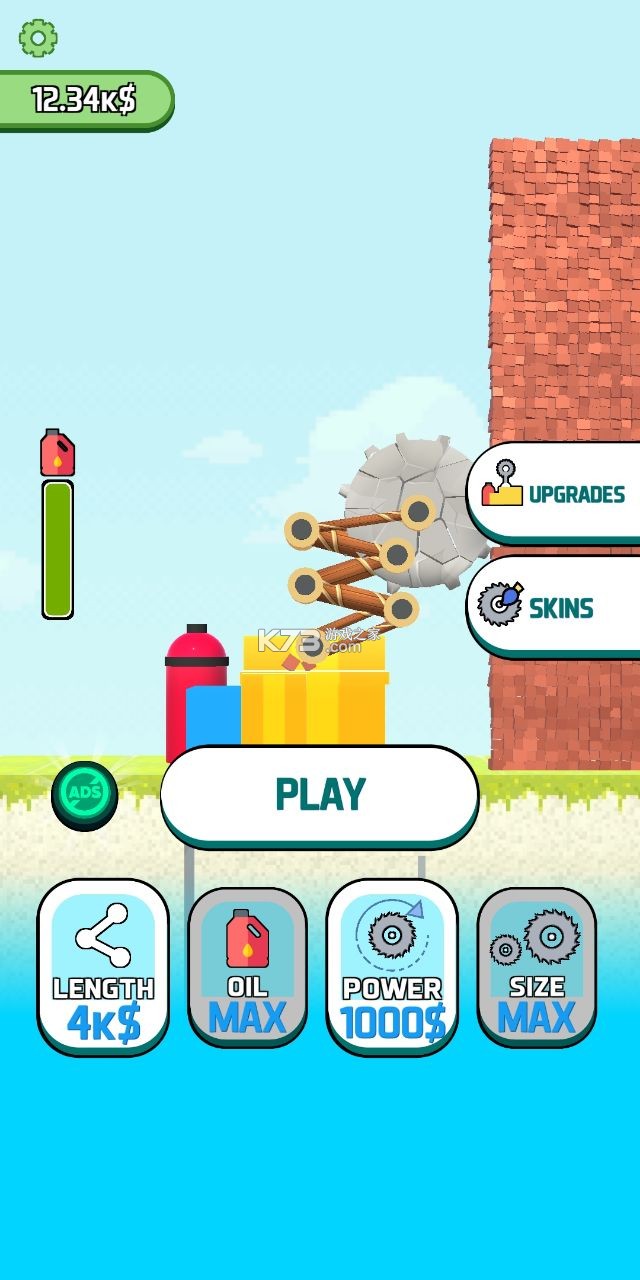Select the maxed SIZE upgrade
This screenshot has width=640, height=1280.
[536, 966]
